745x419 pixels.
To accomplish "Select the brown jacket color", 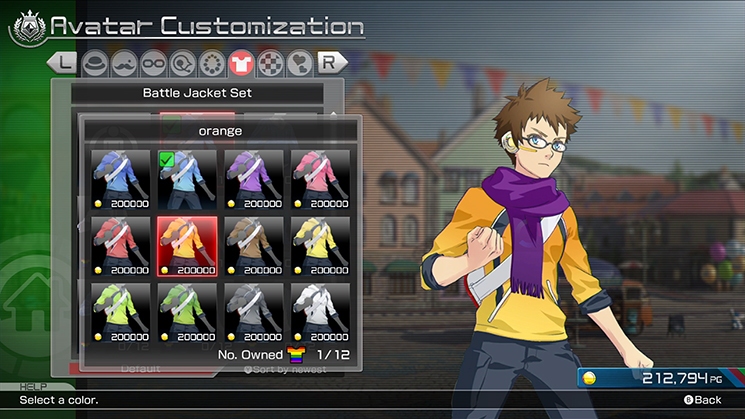I will [x=254, y=244].
